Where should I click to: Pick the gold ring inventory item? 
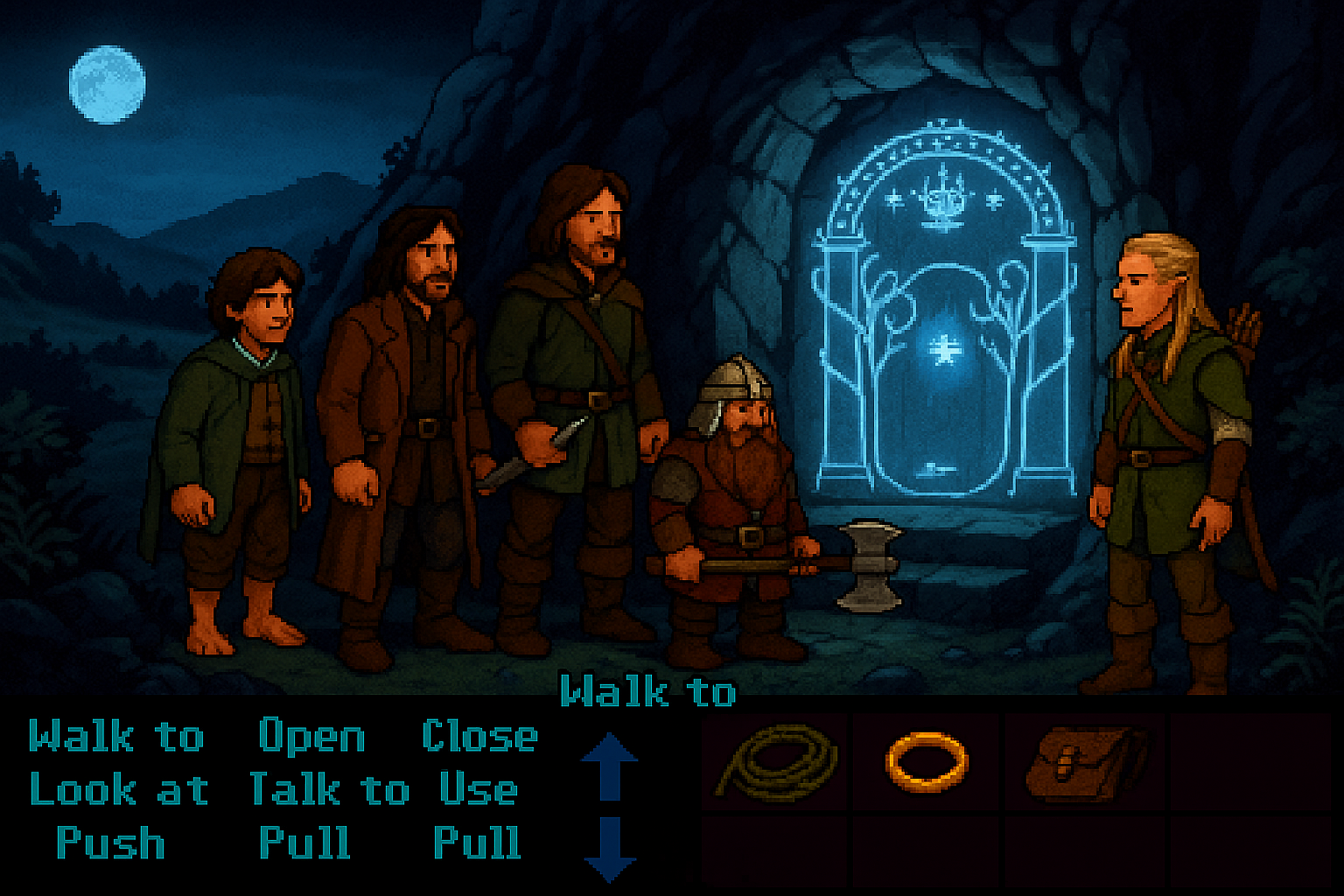click(x=927, y=760)
